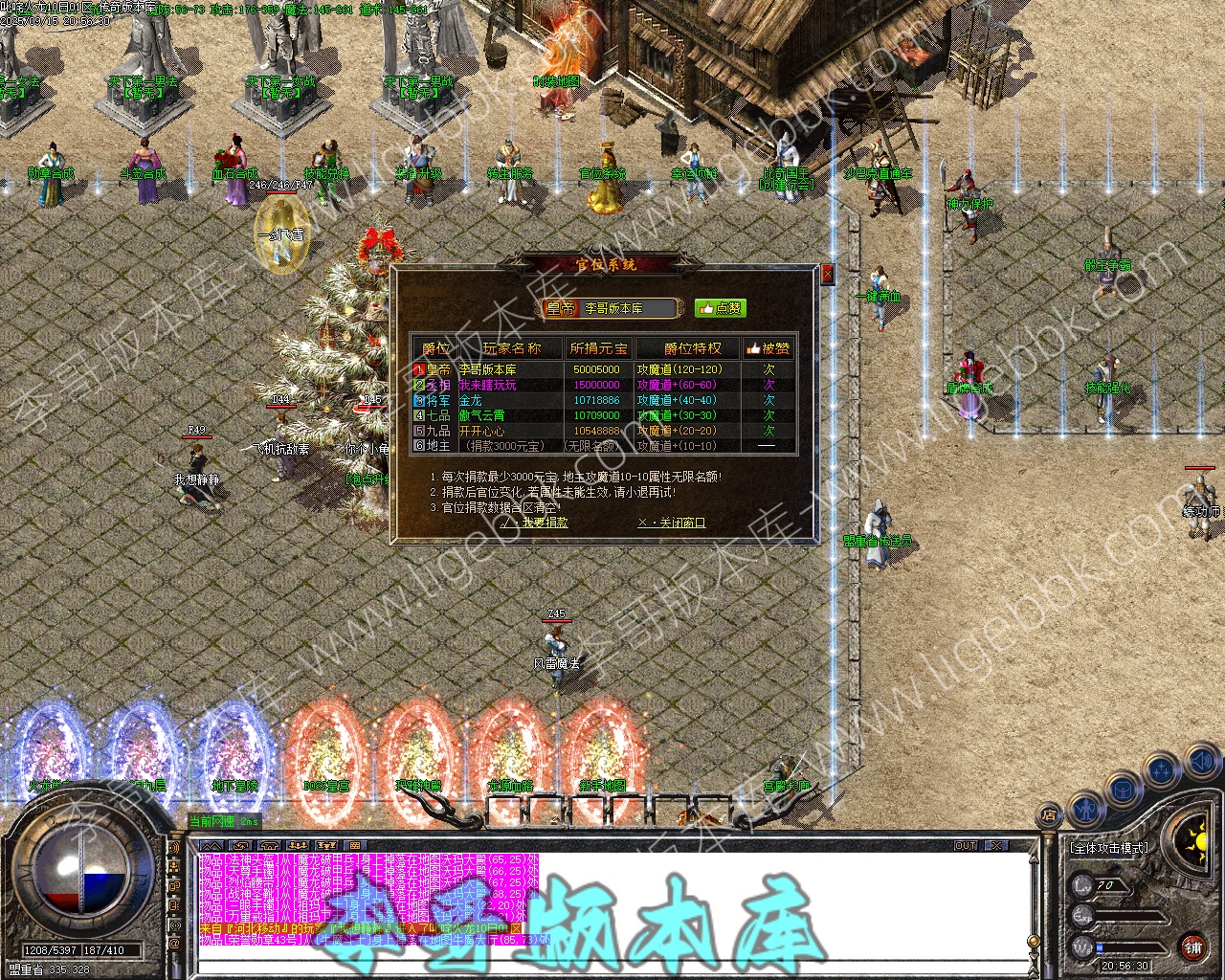The image size is (1225, 980).
Task: Open the bag inventory round button
Action: coord(1122,789)
